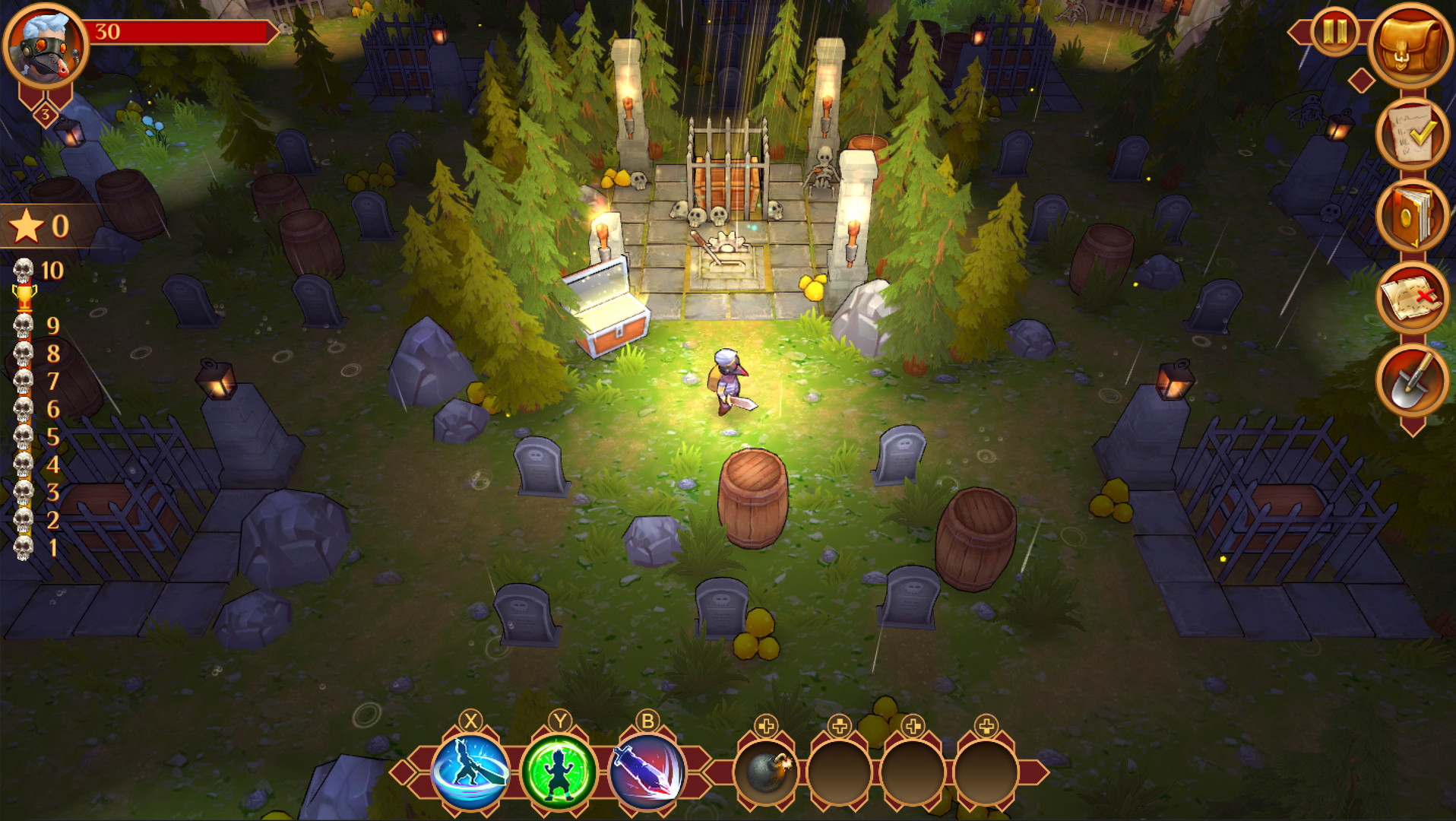The width and height of the screenshot is (1456, 821).
Task: Click the hero portrait
Action: pyautogui.click(x=43, y=43)
